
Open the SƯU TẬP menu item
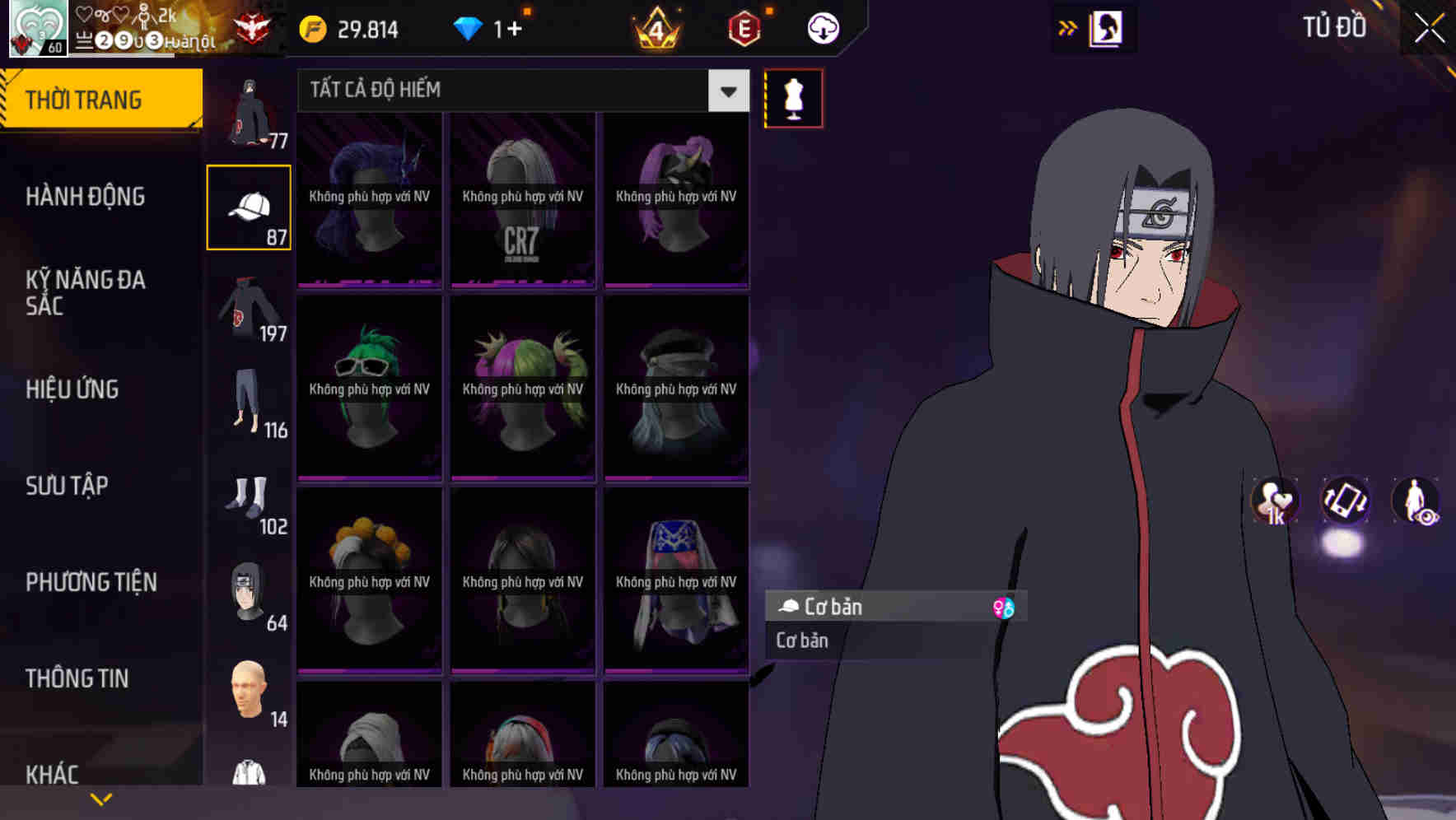click(66, 486)
